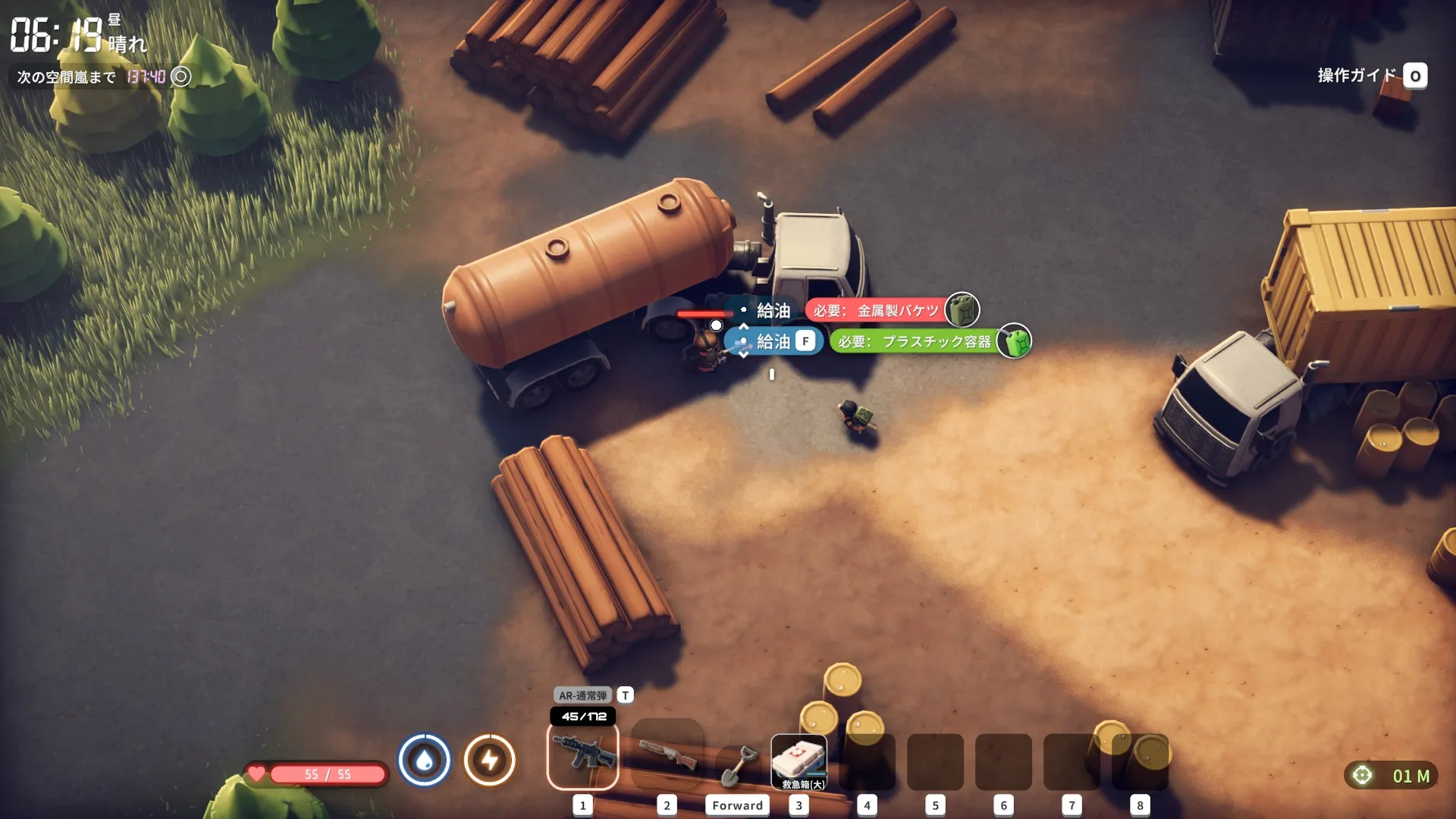This screenshot has height=819, width=1456.
Task: Use the 救急箱(大) first aid kit slot
Action: tap(799, 761)
